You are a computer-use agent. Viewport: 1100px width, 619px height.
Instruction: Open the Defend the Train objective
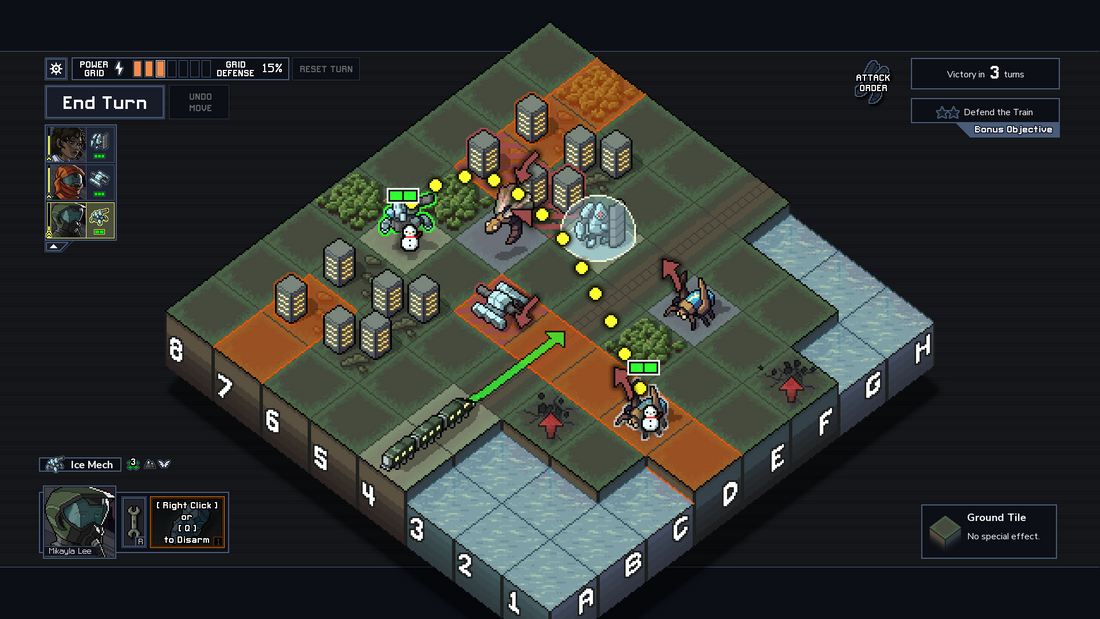(984, 112)
